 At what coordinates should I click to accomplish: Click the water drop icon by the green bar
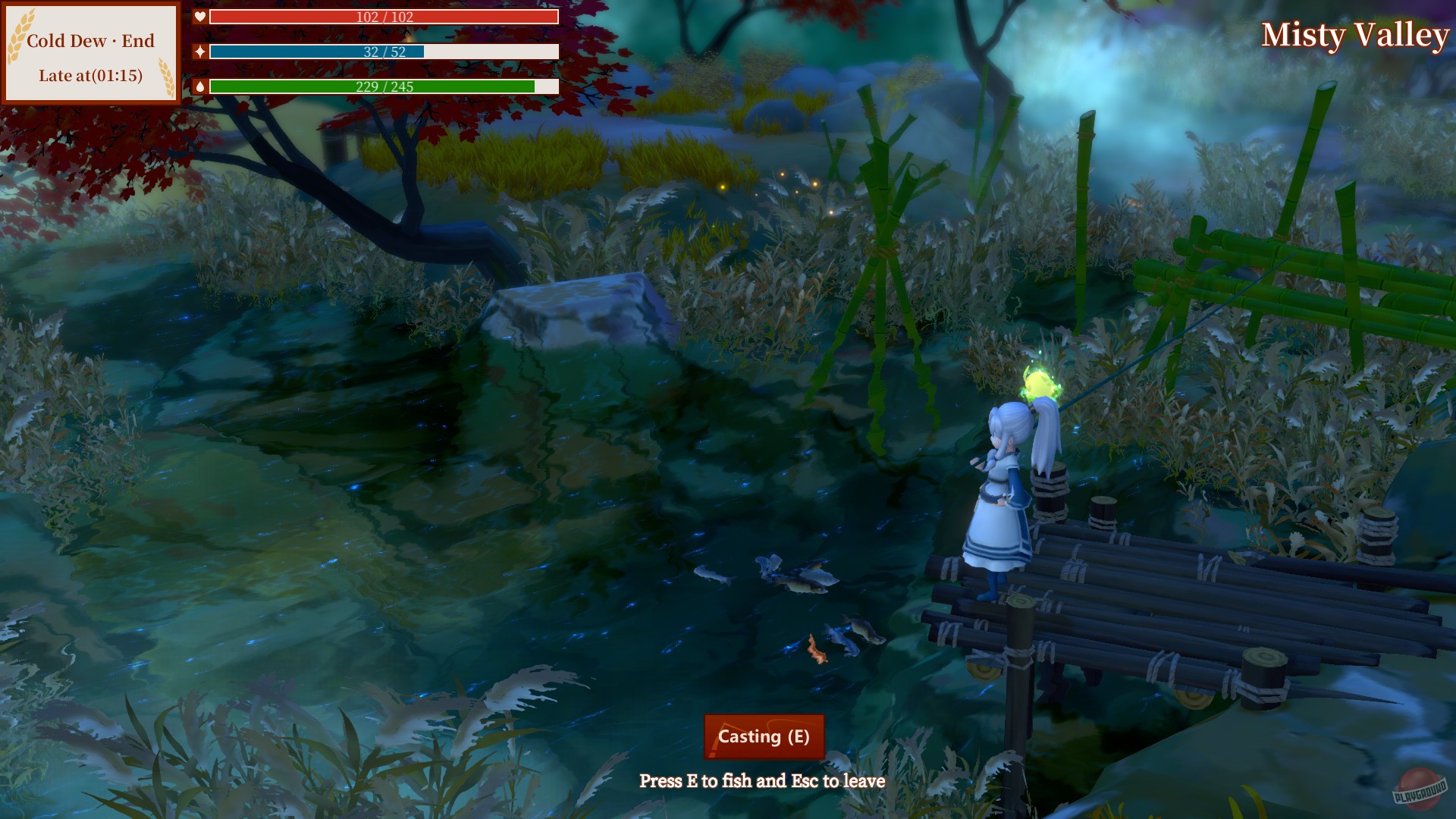198,83
